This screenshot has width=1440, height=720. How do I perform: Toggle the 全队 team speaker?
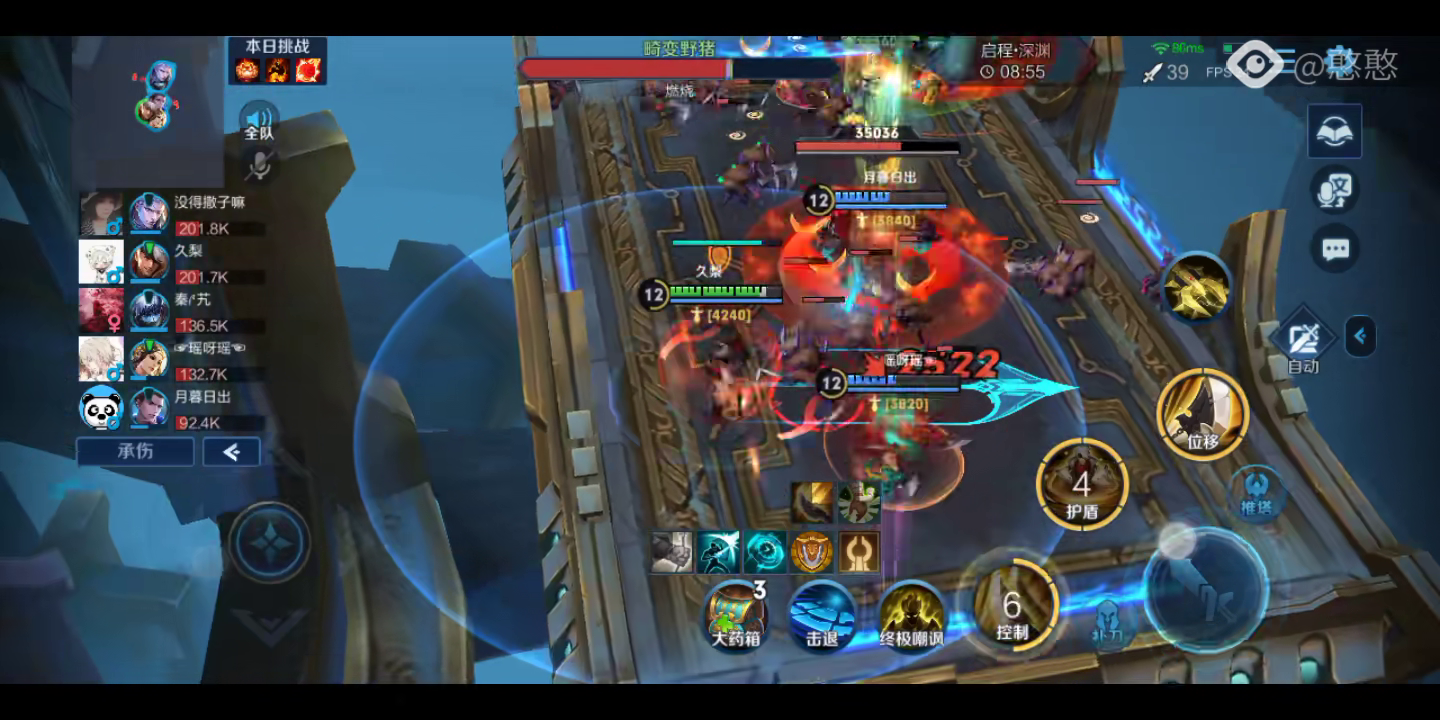click(259, 121)
